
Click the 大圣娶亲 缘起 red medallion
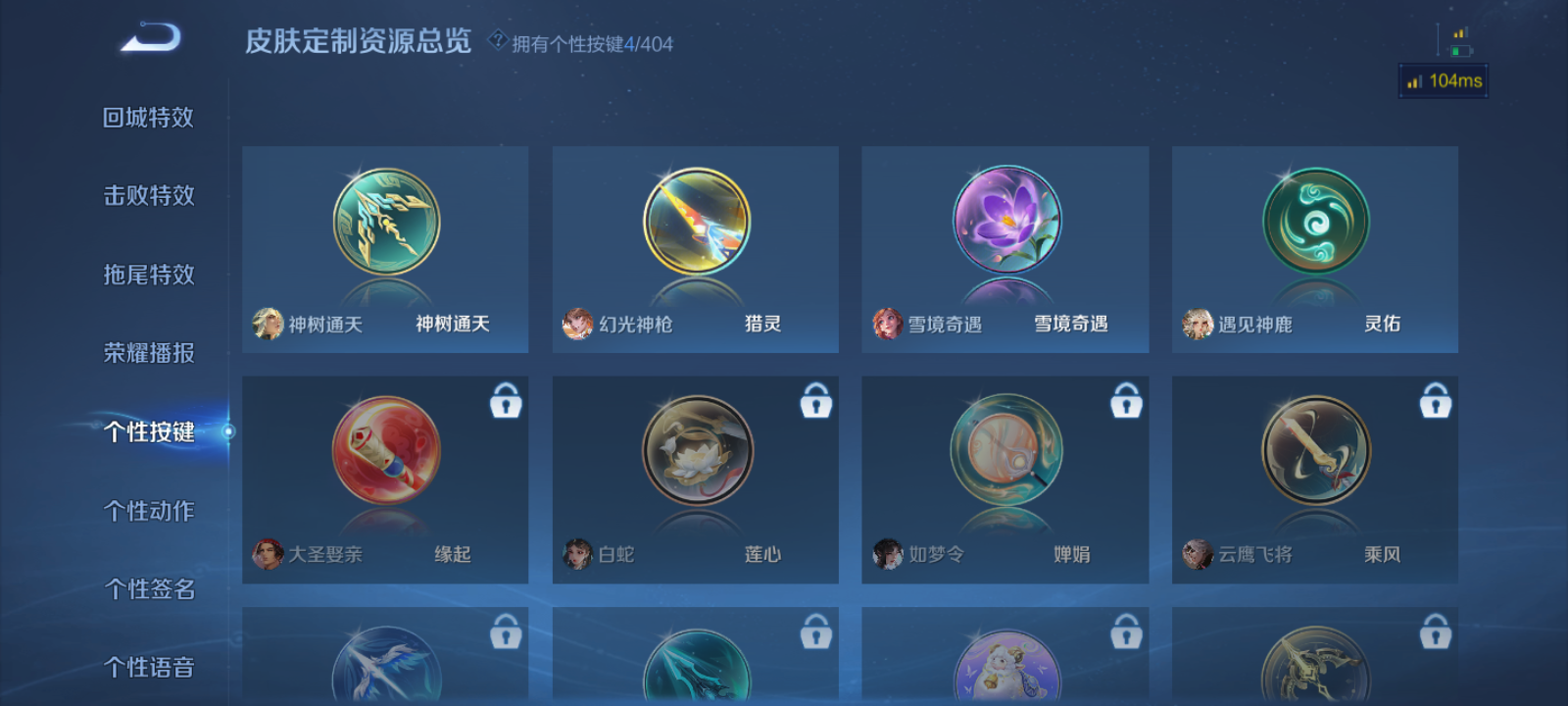coord(385,453)
